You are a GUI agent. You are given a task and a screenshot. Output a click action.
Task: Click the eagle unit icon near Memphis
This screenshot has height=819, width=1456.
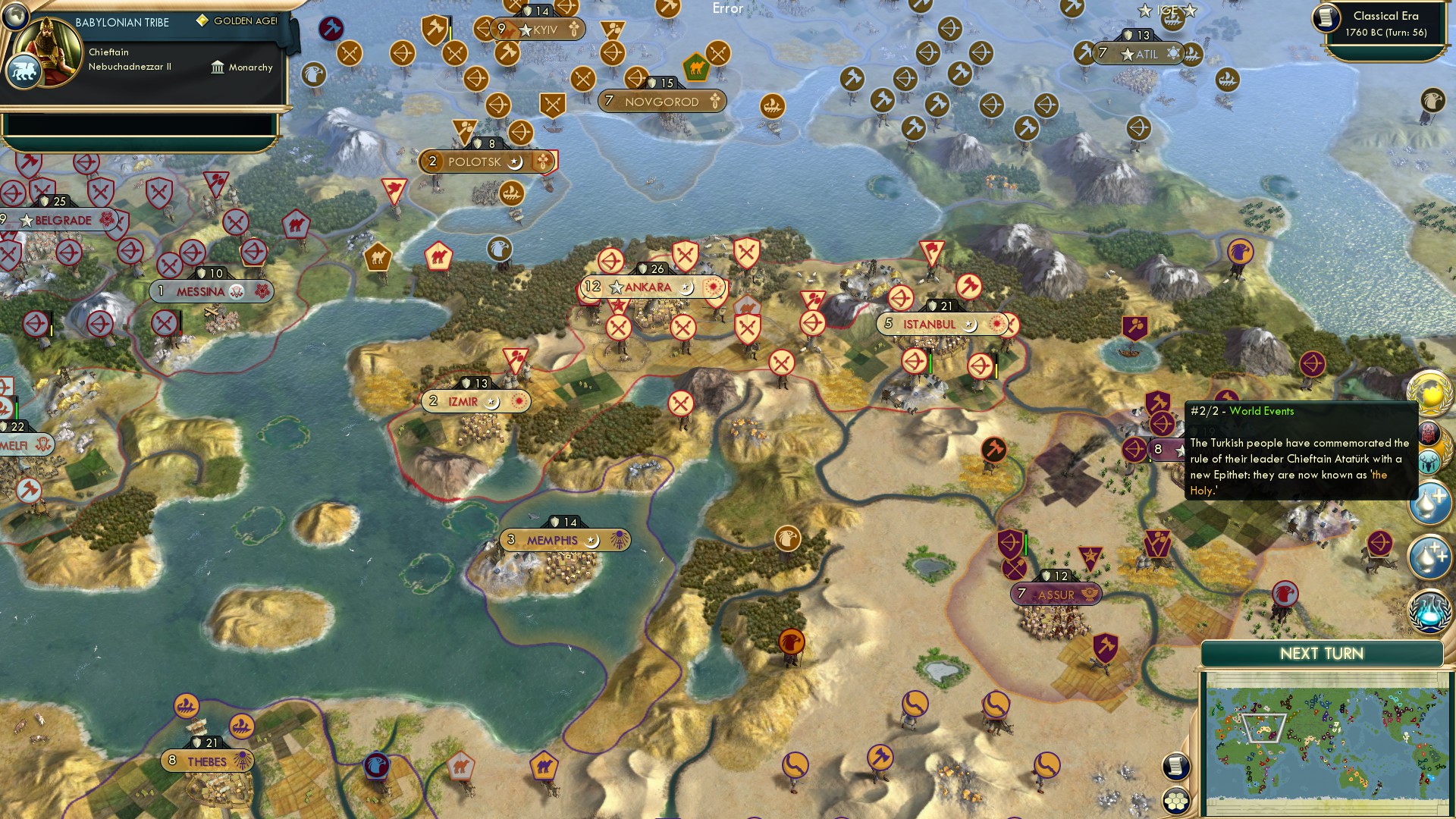pyautogui.click(x=791, y=538)
